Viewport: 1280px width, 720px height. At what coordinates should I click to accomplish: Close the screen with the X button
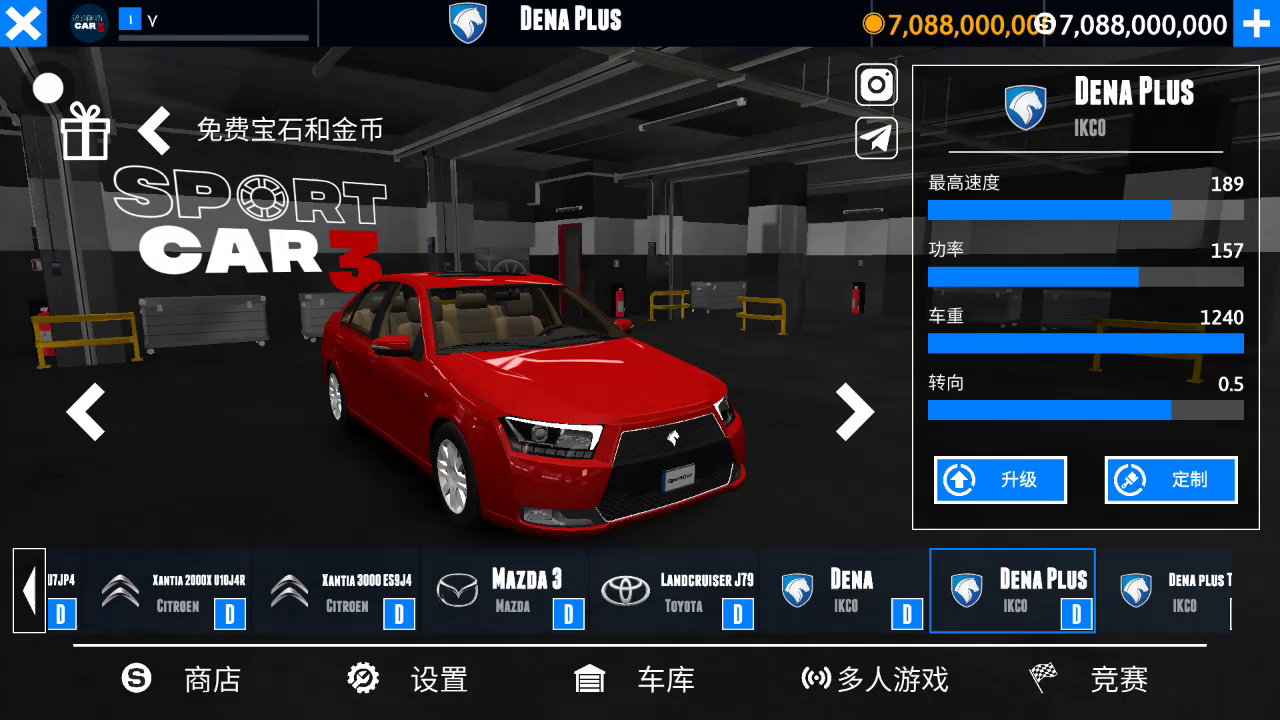(23, 23)
